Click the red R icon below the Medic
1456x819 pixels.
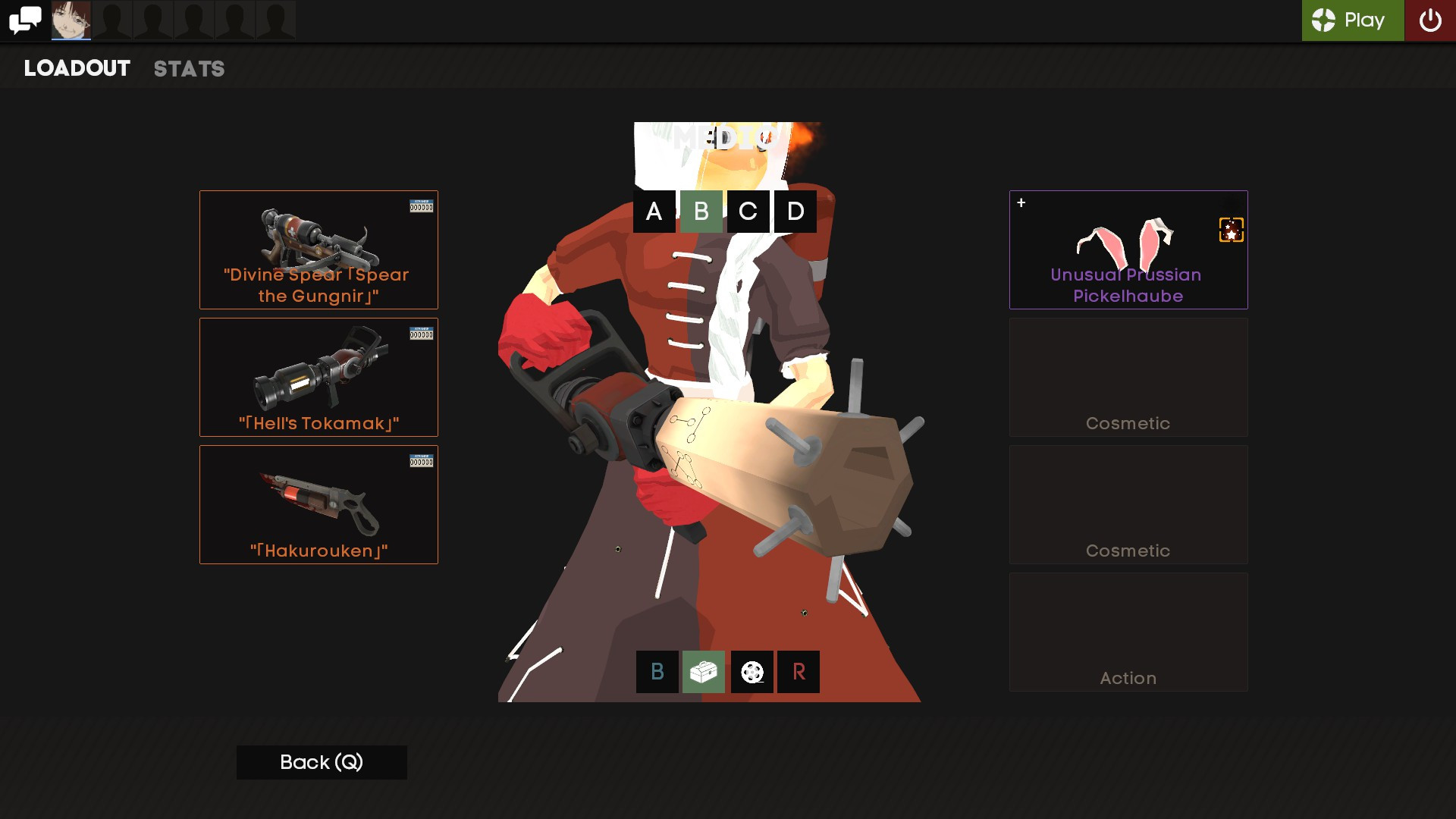pos(799,672)
